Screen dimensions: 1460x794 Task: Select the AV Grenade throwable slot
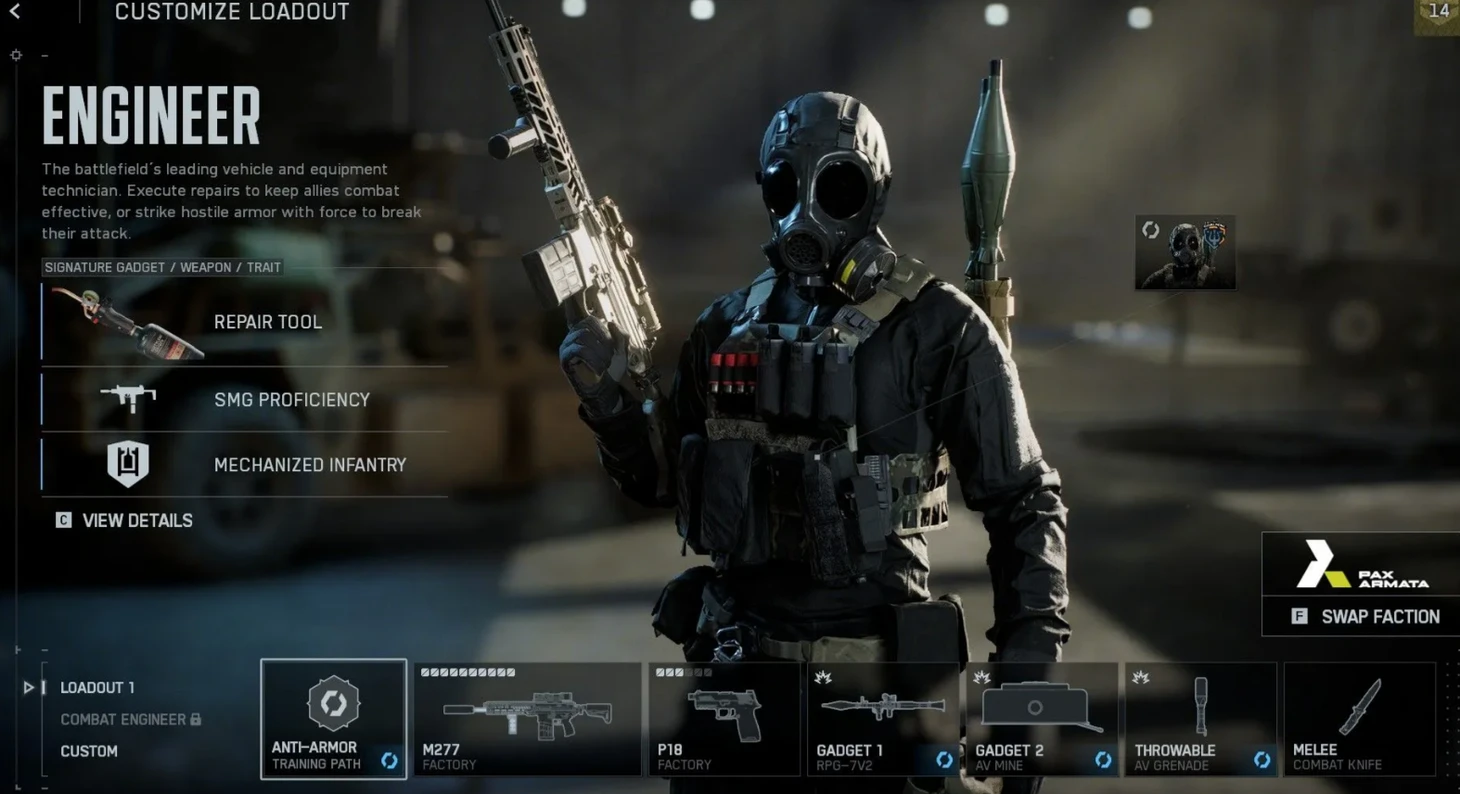click(x=1200, y=718)
